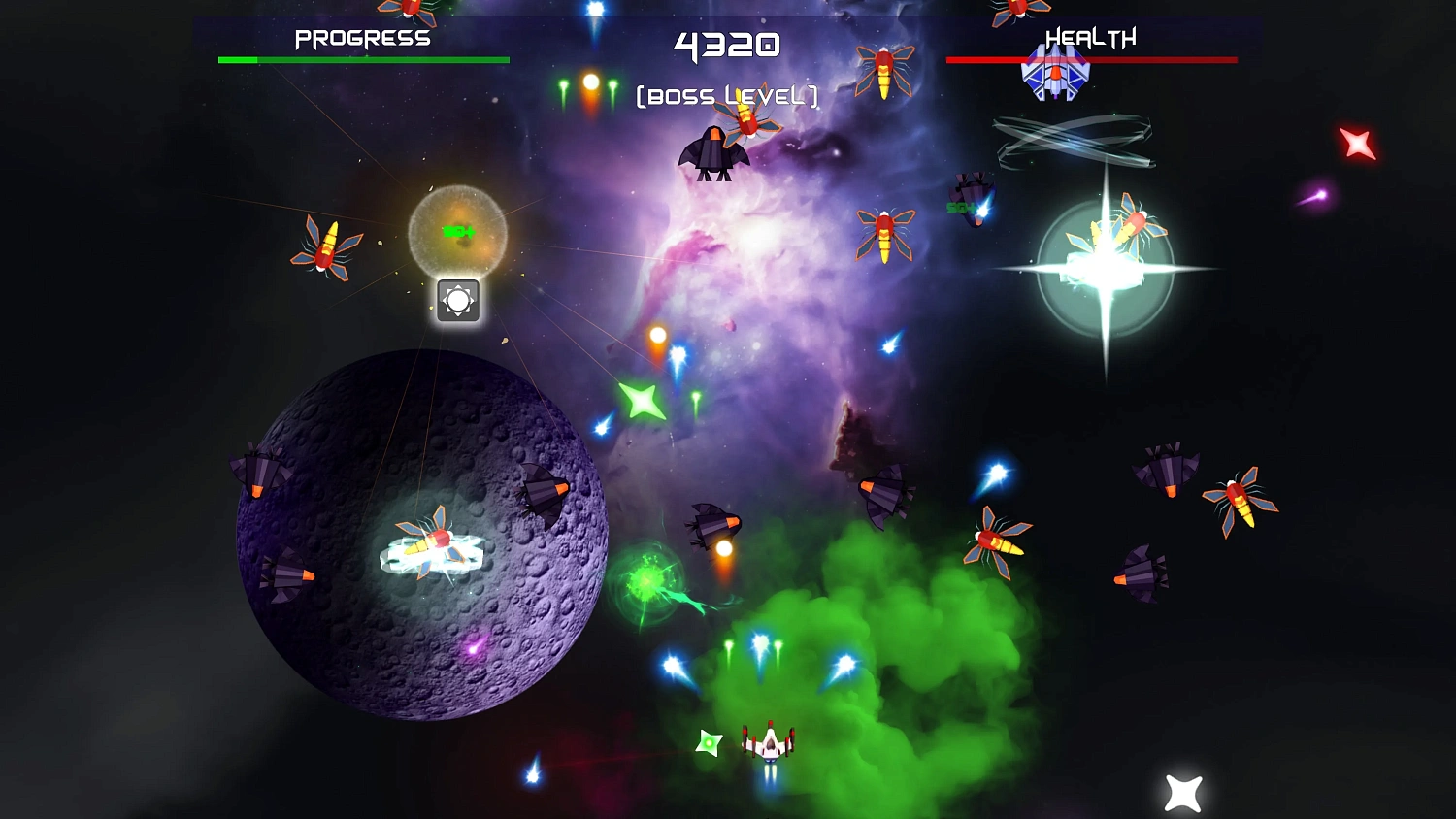Target the red four-pointed star at top right
The image size is (1456, 819).
(1359, 144)
